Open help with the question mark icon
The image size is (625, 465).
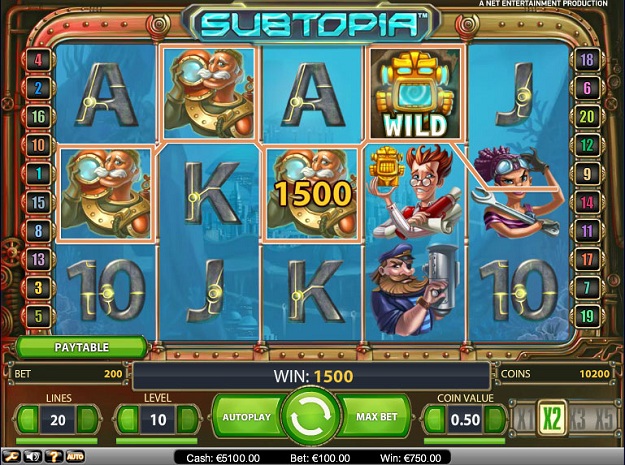(52, 457)
